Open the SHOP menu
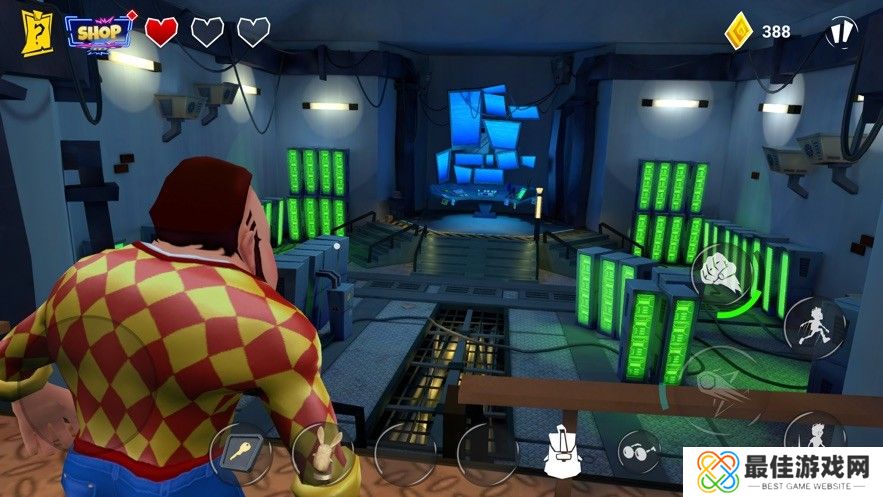The image size is (883, 497). (99, 32)
